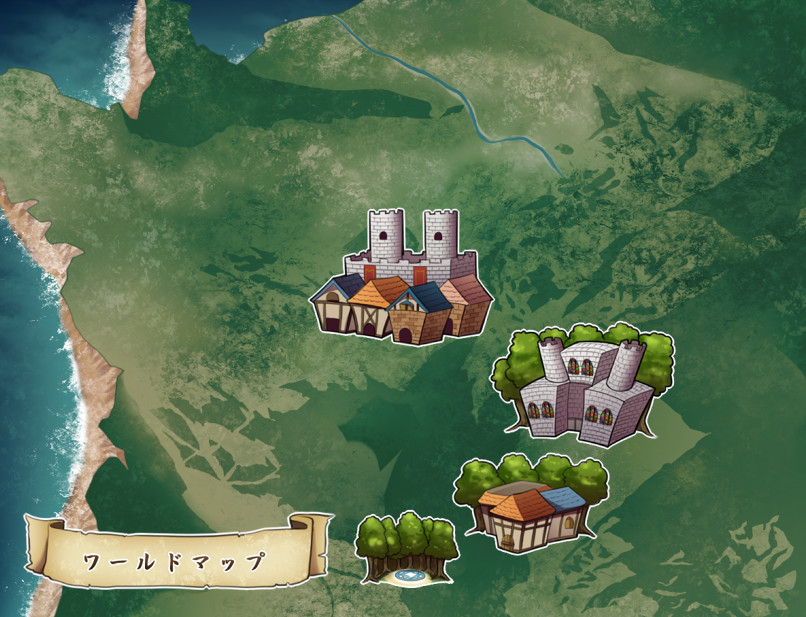The width and height of the screenshot is (806, 617).
Task: Choose the stone mansion surrounded by trees
Action: (x=582, y=385)
